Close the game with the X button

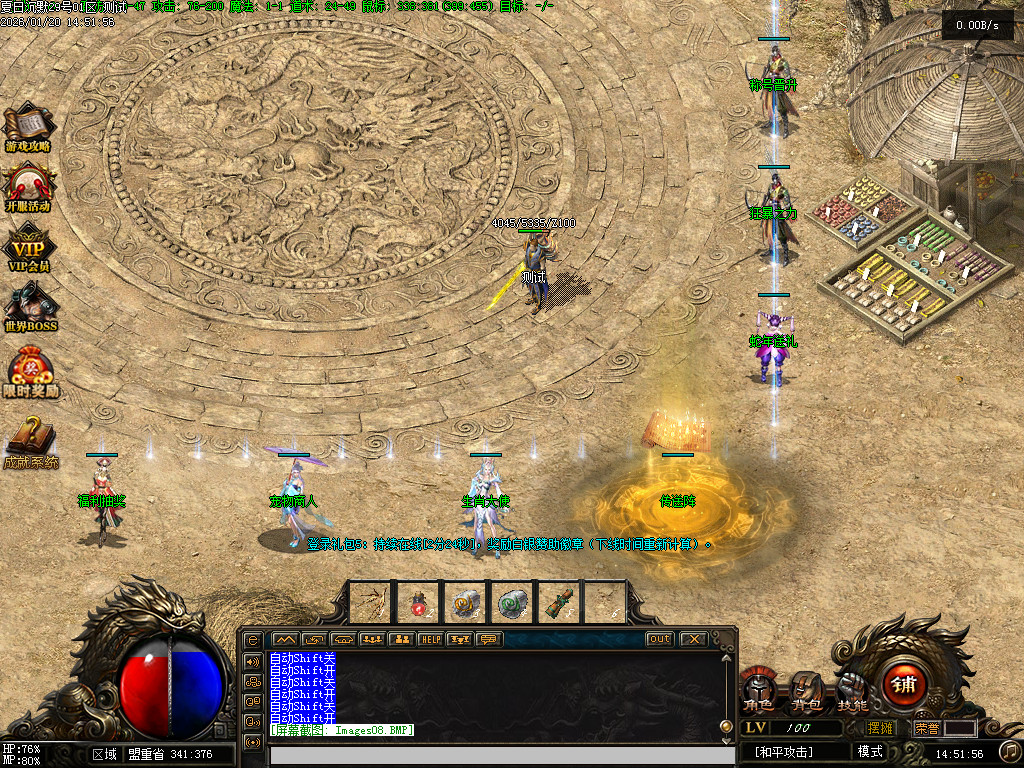pyautogui.click(x=692, y=639)
